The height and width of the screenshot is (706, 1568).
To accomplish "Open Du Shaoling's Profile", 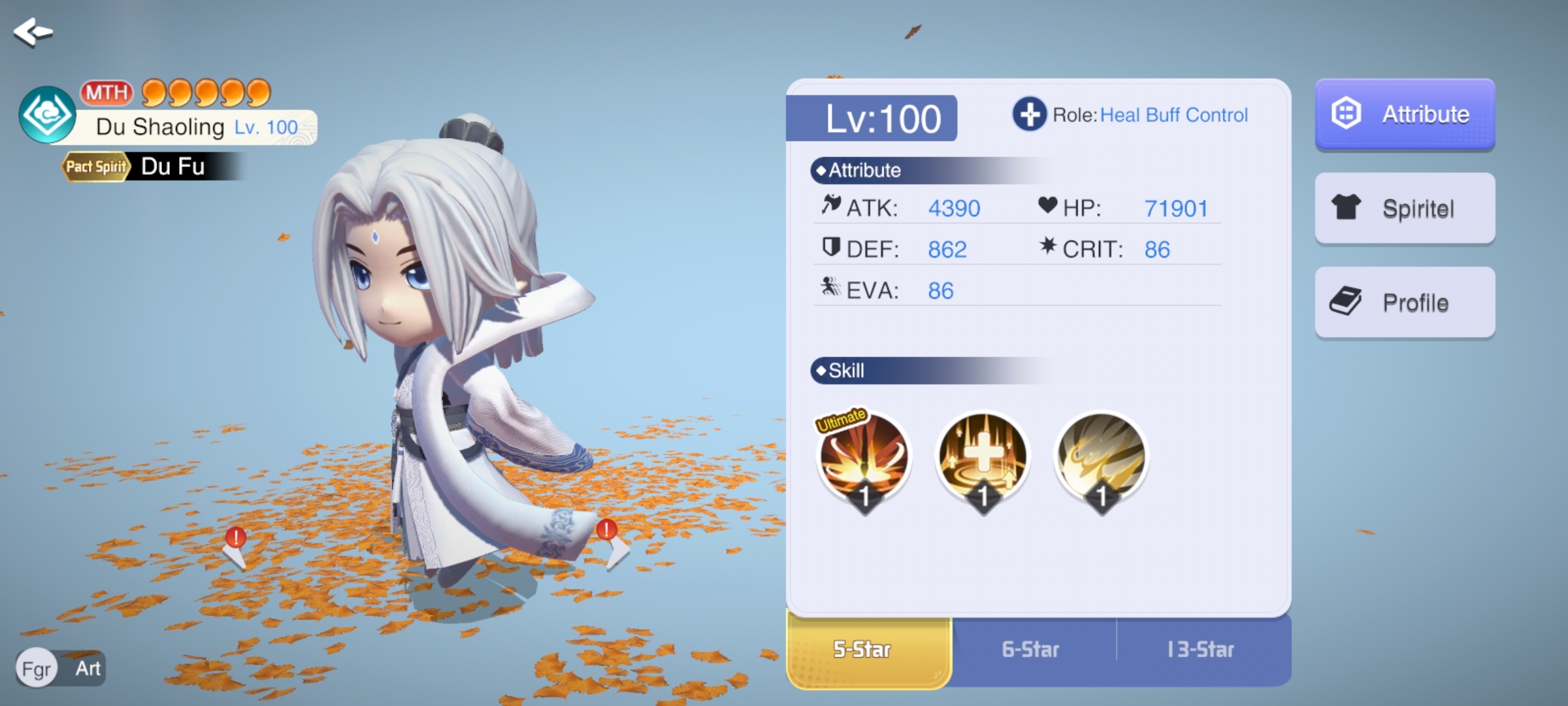I will pos(1405,303).
